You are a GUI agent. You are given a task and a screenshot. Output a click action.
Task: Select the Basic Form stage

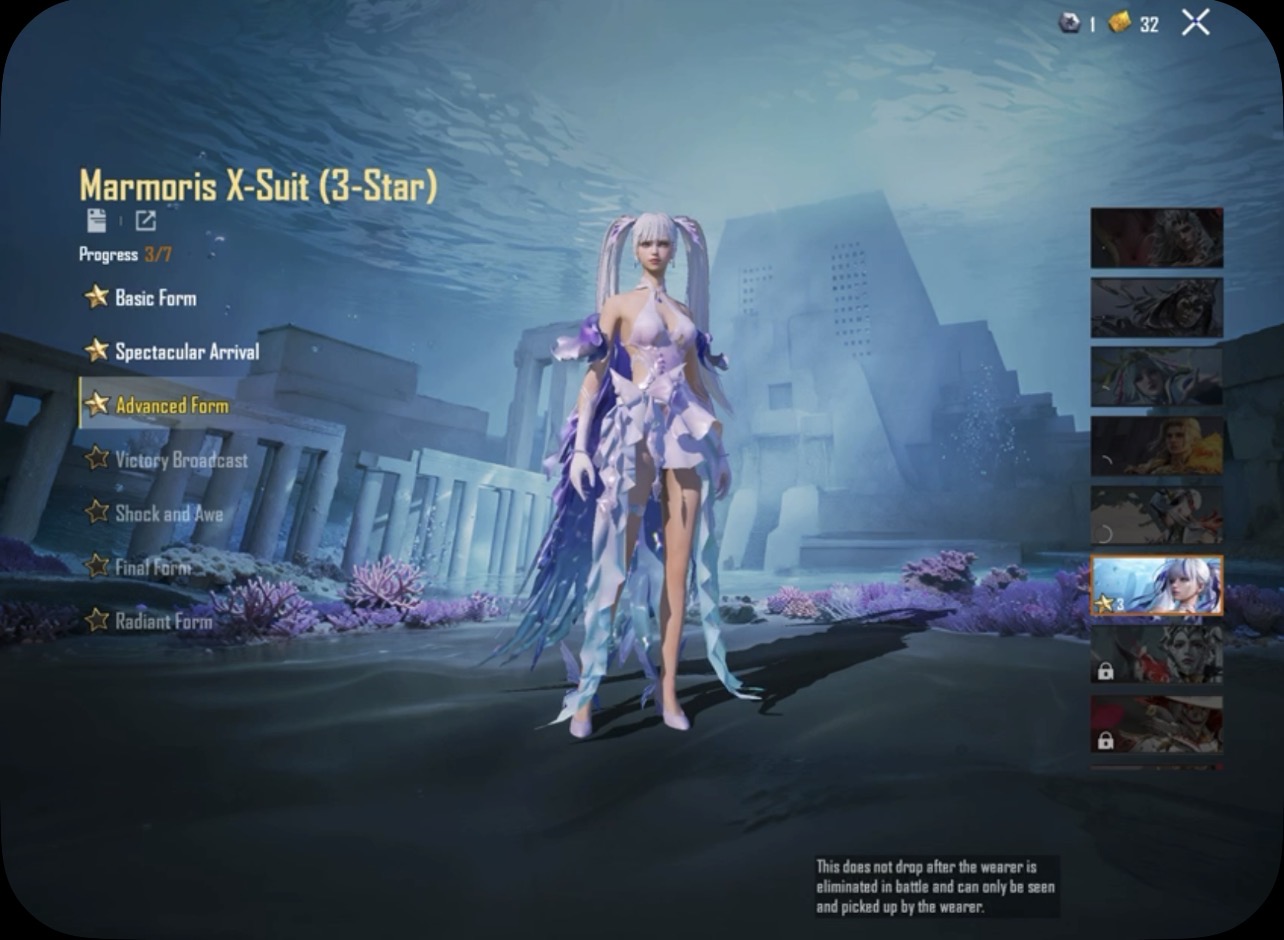point(155,297)
